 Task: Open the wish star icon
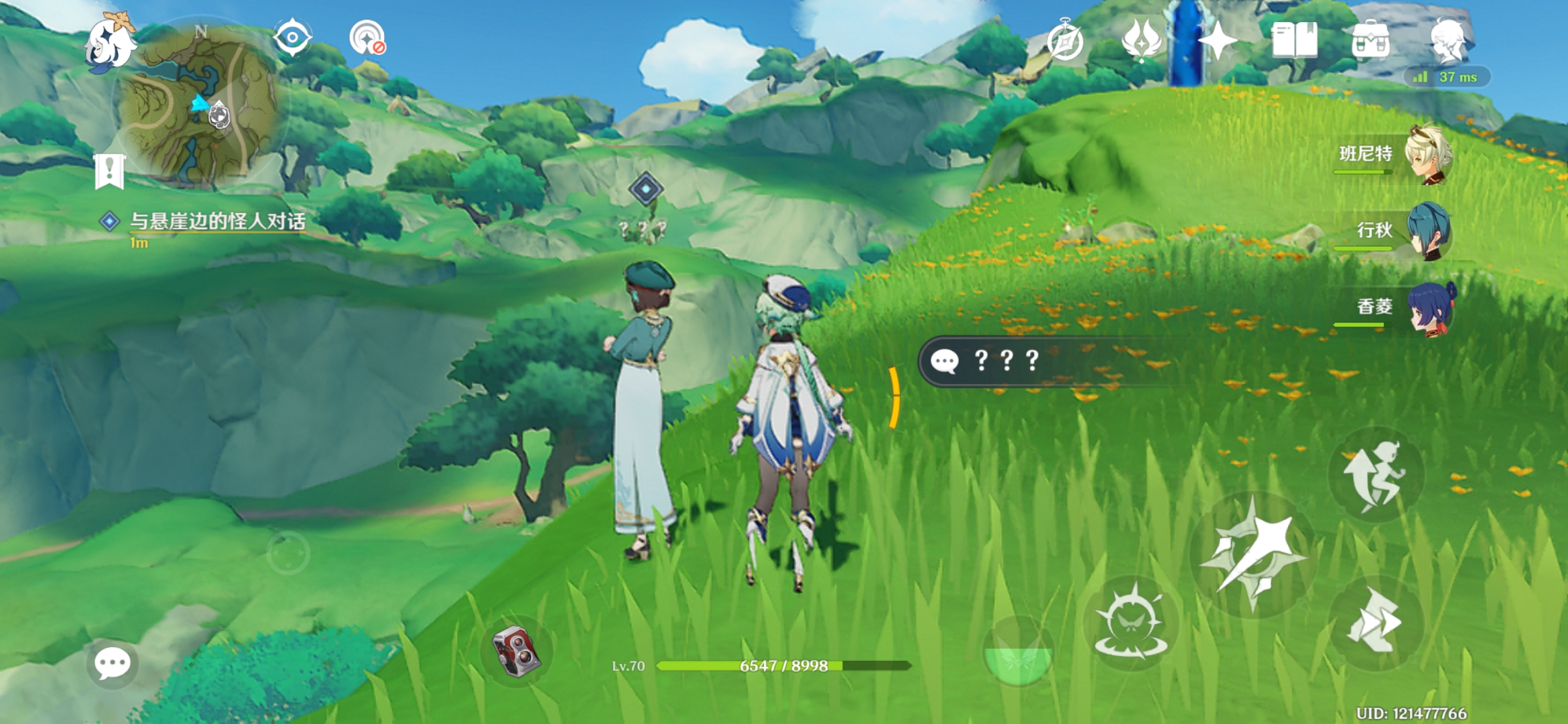(x=1218, y=40)
